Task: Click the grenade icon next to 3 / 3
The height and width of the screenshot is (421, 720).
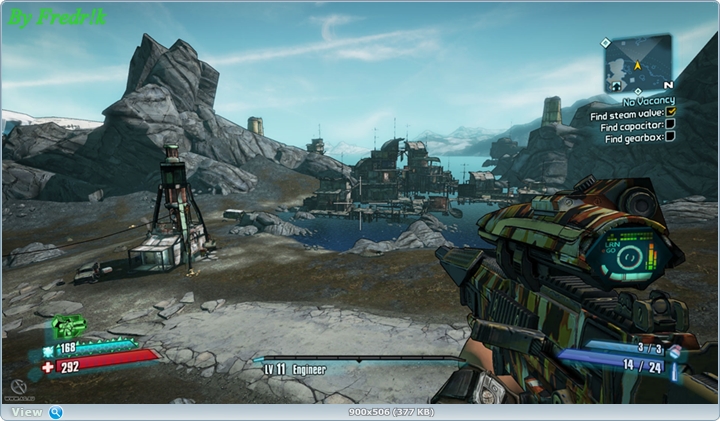Action: (675, 350)
